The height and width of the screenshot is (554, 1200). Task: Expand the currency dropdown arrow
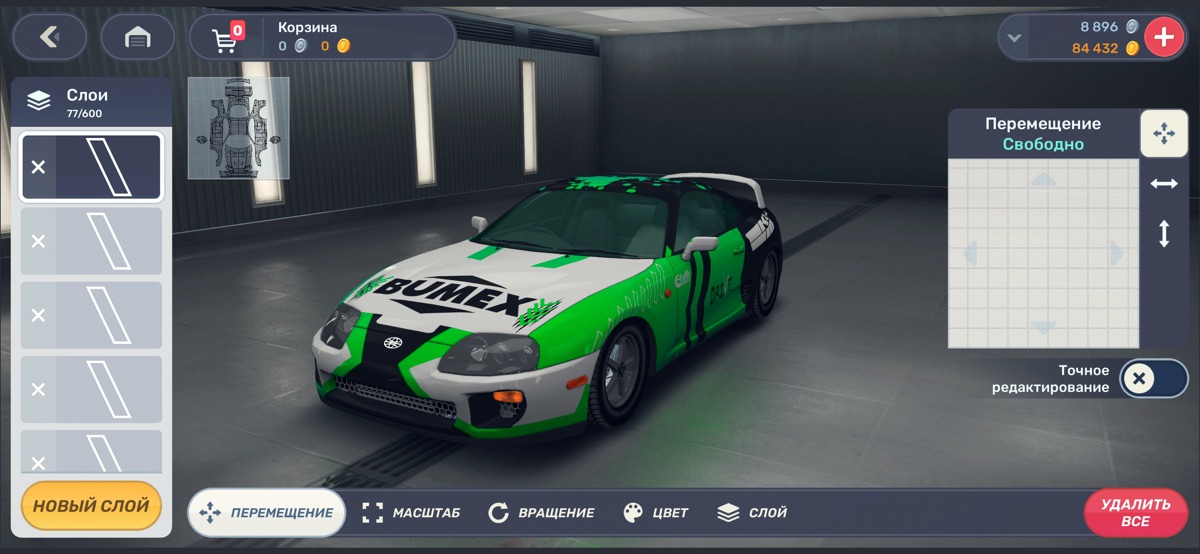click(x=1015, y=38)
